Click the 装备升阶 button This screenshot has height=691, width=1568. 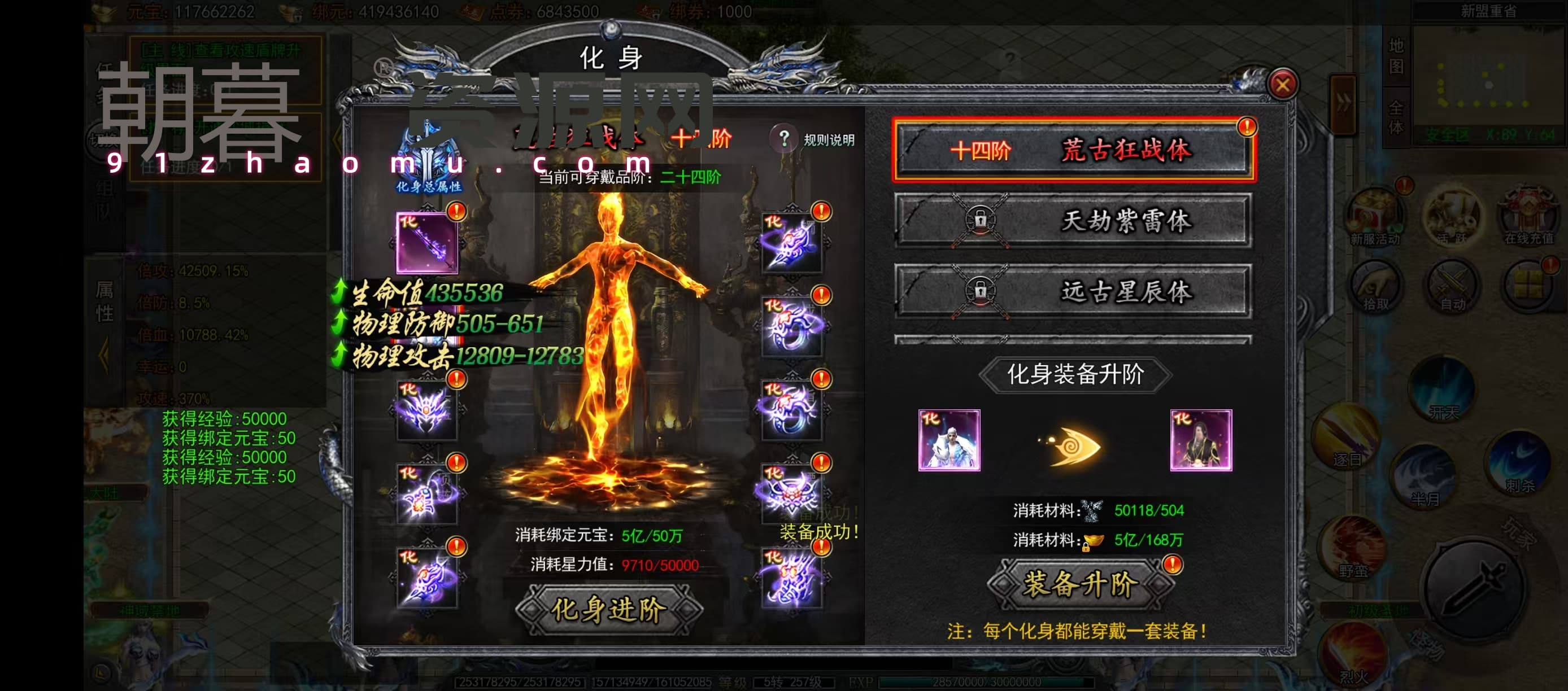point(1079,584)
